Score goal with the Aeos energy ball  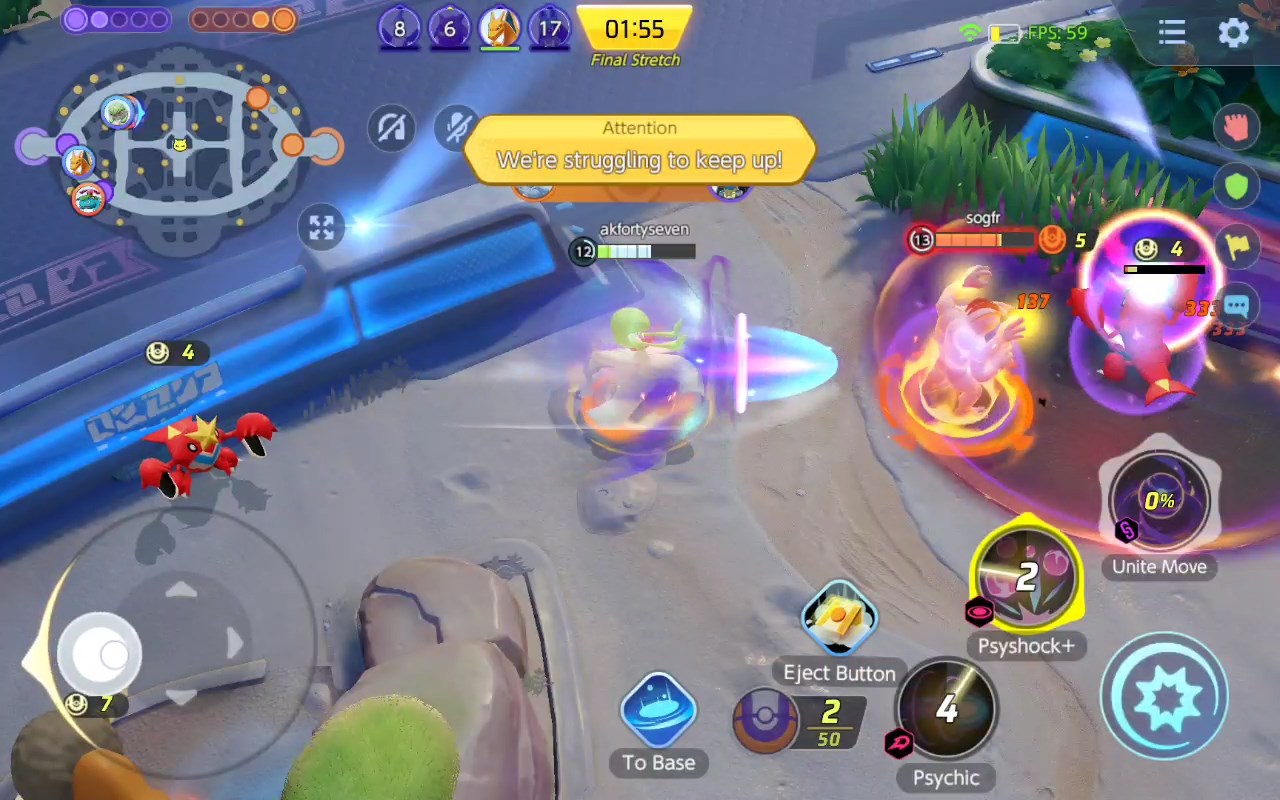coord(800,722)
